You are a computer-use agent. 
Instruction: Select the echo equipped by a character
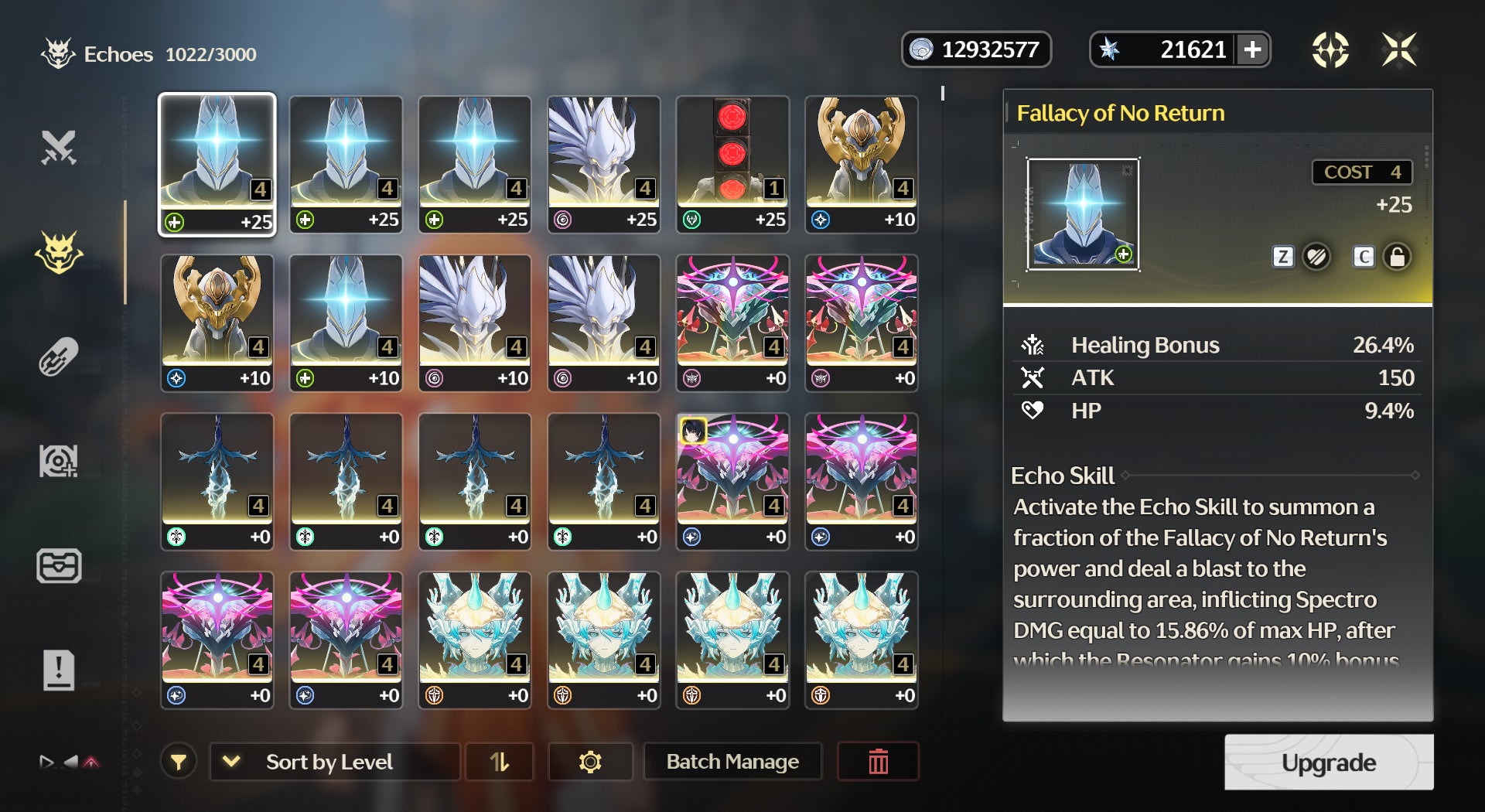click(x=732, y=480)
